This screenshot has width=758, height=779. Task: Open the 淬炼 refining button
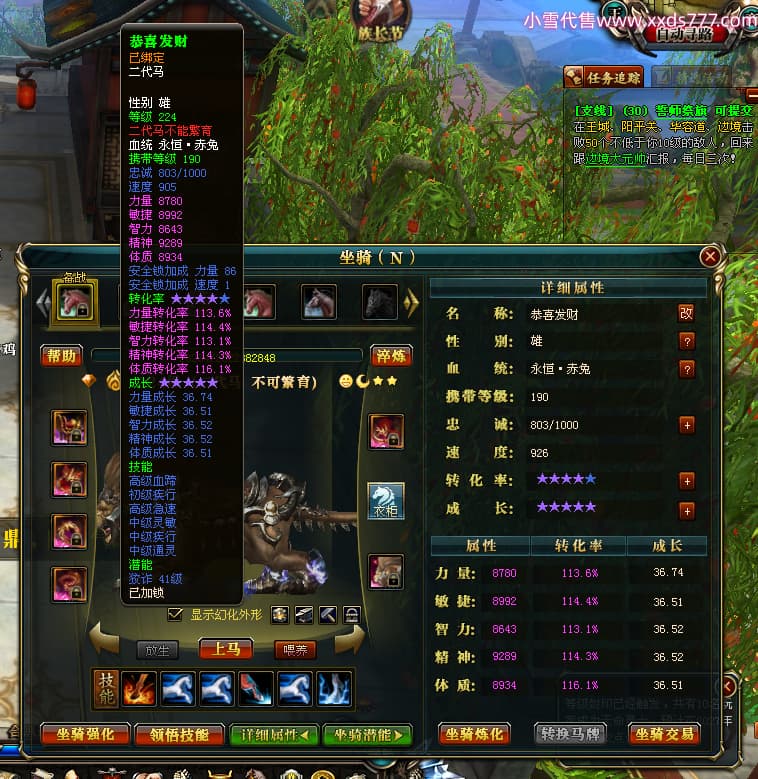[x=390, y=356]
